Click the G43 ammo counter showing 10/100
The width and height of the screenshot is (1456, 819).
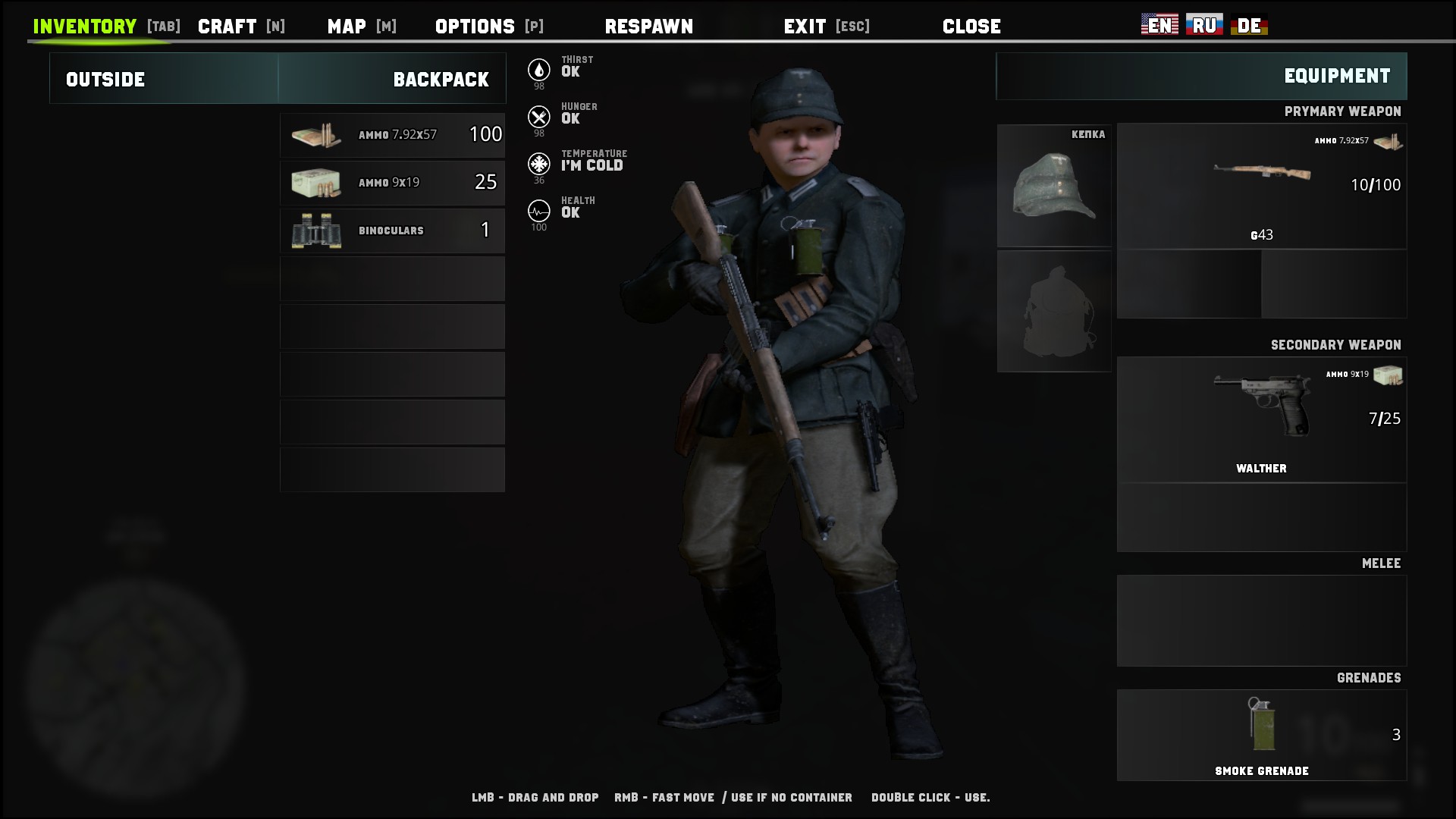(1376, 184)
